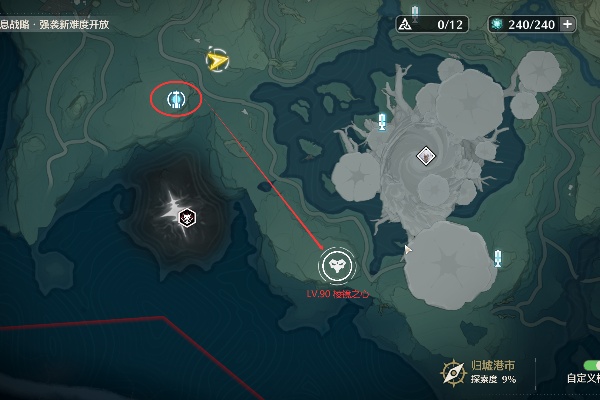The height and width of the screenshot is (400, 600).
Task: Select the red-circled teleport beacon marker
Action: coord(176,99)
